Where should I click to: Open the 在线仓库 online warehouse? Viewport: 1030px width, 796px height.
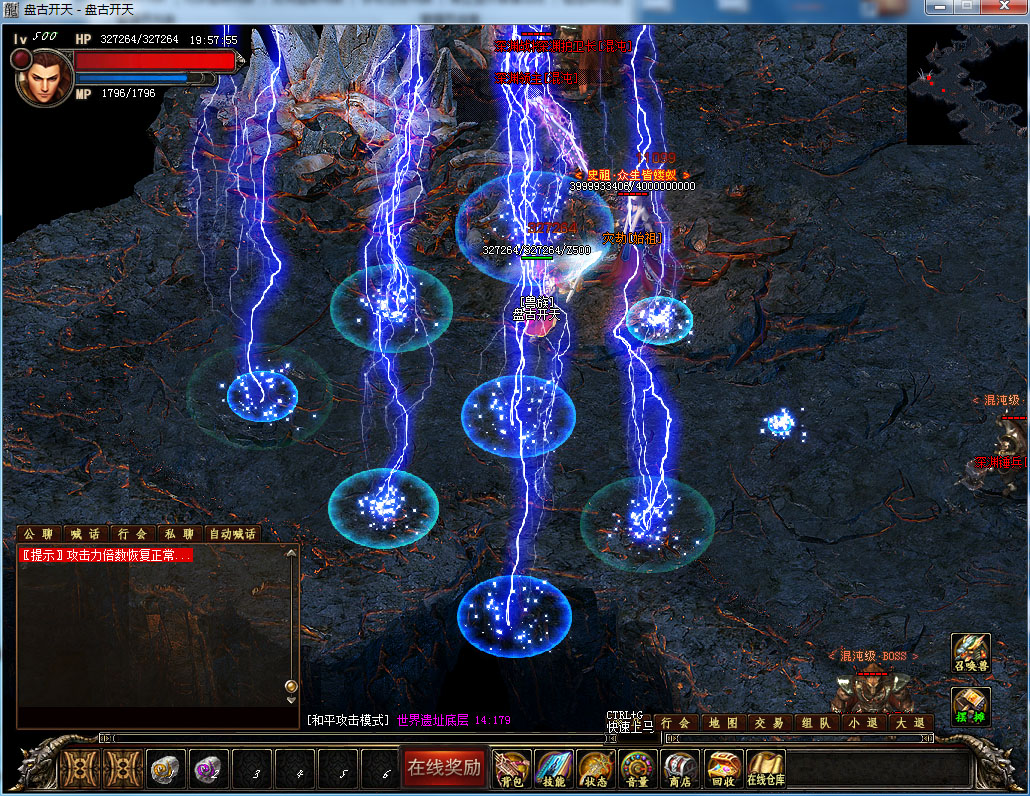point(766,768)
